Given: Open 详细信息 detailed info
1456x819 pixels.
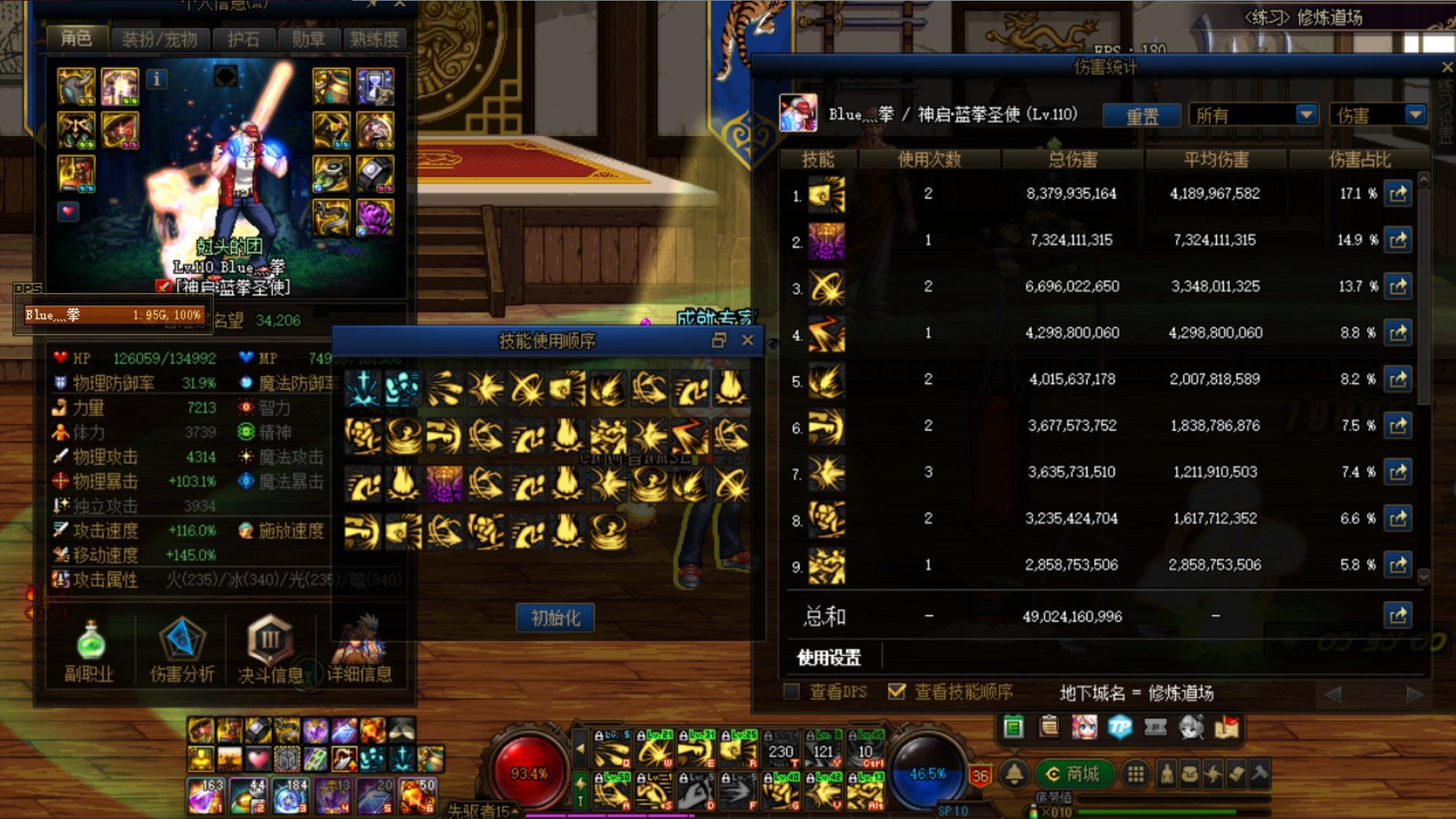Looking at the screenshot, I should (359, 648).
